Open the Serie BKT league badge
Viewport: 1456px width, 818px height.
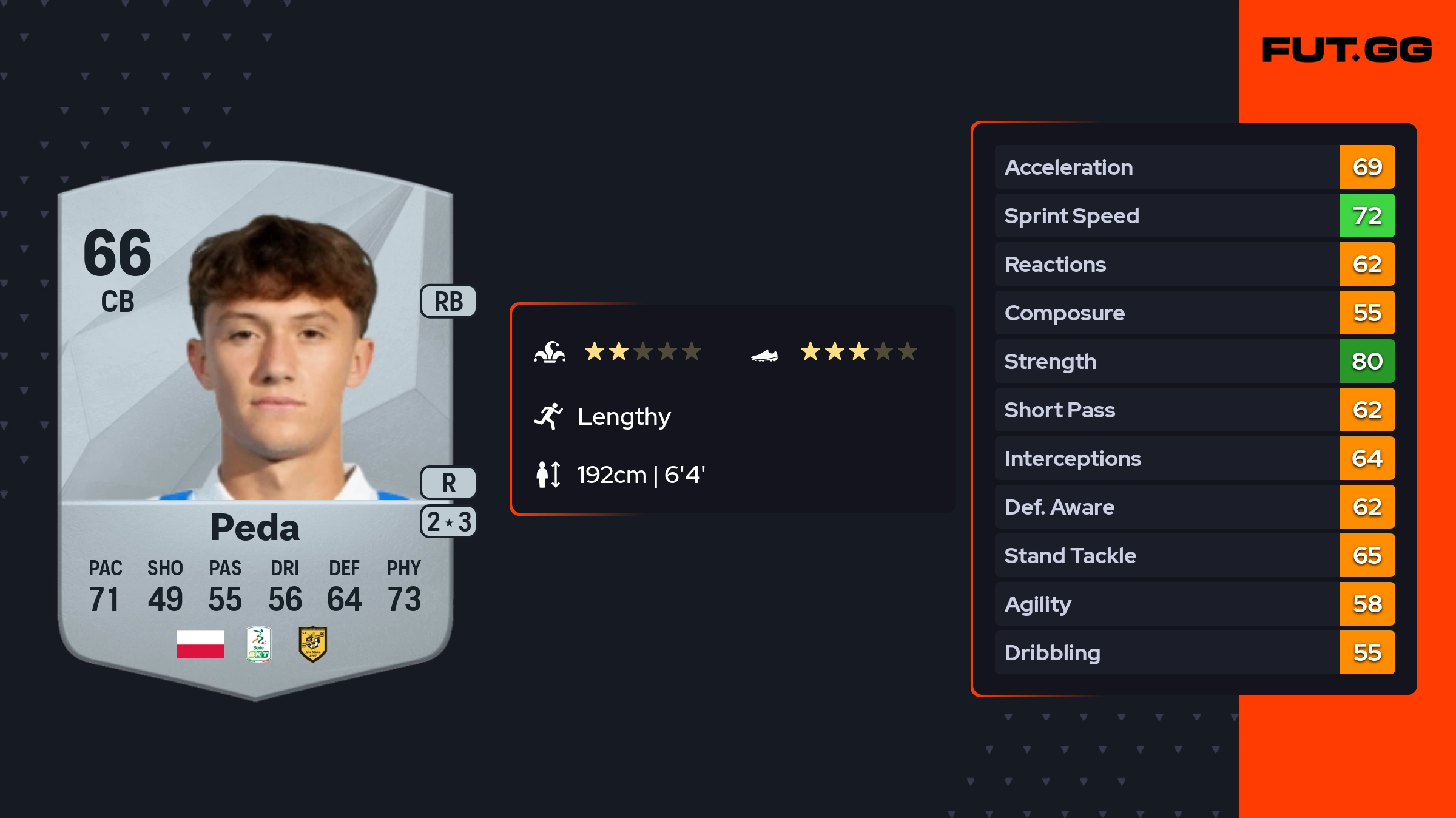pos(258,644)
